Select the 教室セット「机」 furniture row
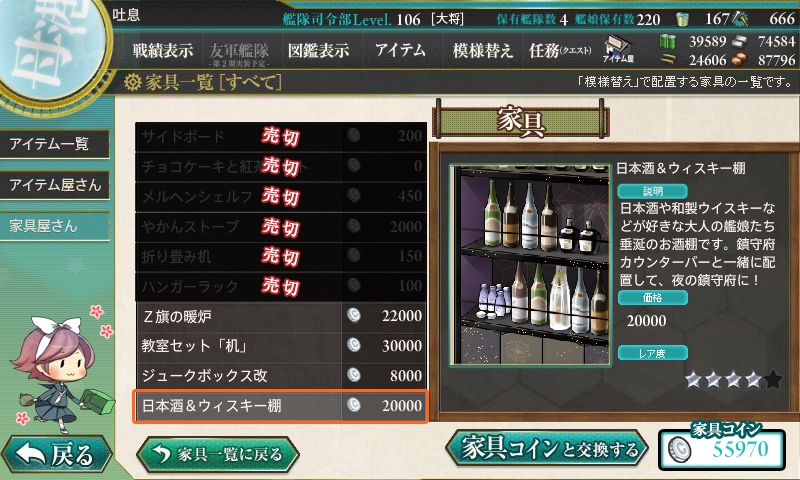The width and height of the screenshot is (800, 480). point(281,346)
